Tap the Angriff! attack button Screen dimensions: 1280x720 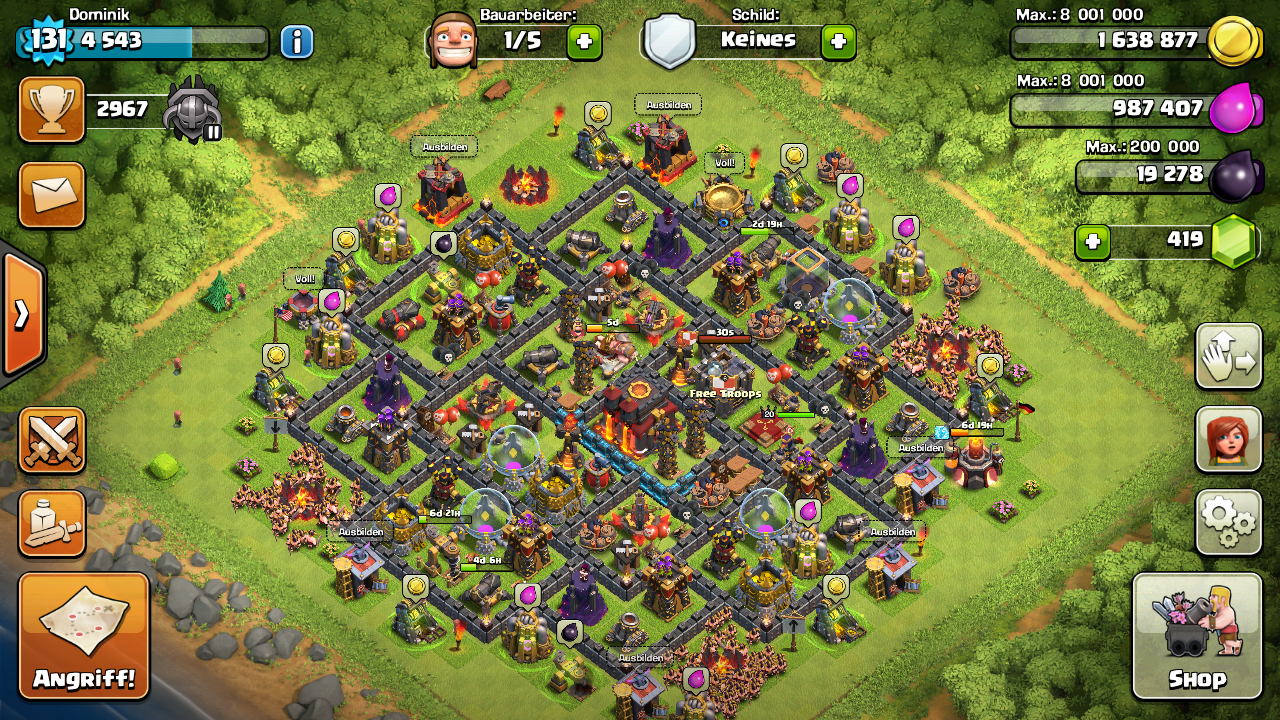pos(84,636)
